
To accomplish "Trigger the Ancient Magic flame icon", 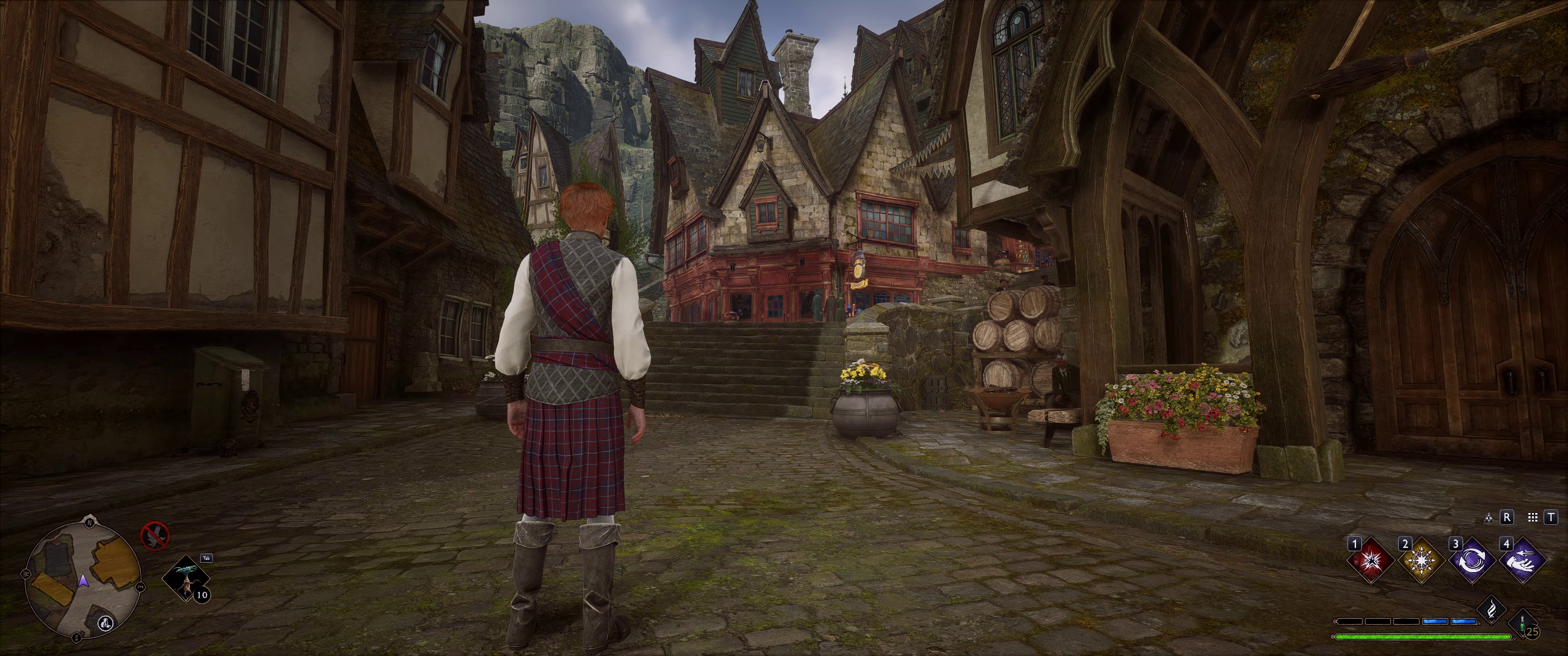I will click(1491, 609).
